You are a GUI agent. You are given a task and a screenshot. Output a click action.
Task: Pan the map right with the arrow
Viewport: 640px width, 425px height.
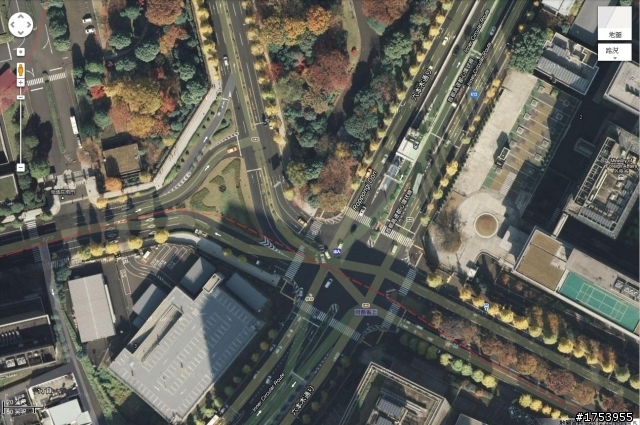[x=31, y=25]
